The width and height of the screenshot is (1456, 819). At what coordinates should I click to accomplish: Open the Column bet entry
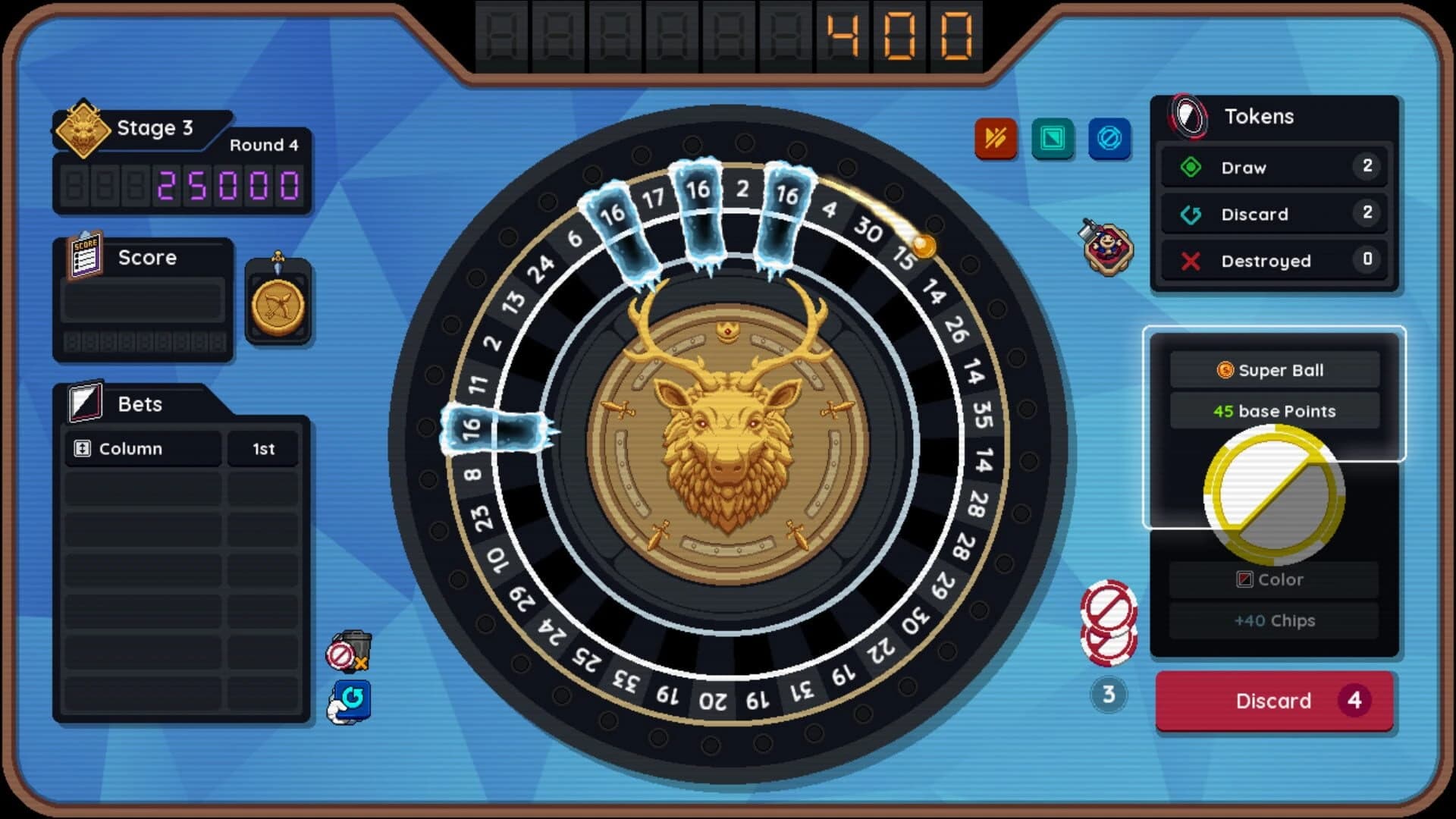(142, 449)
